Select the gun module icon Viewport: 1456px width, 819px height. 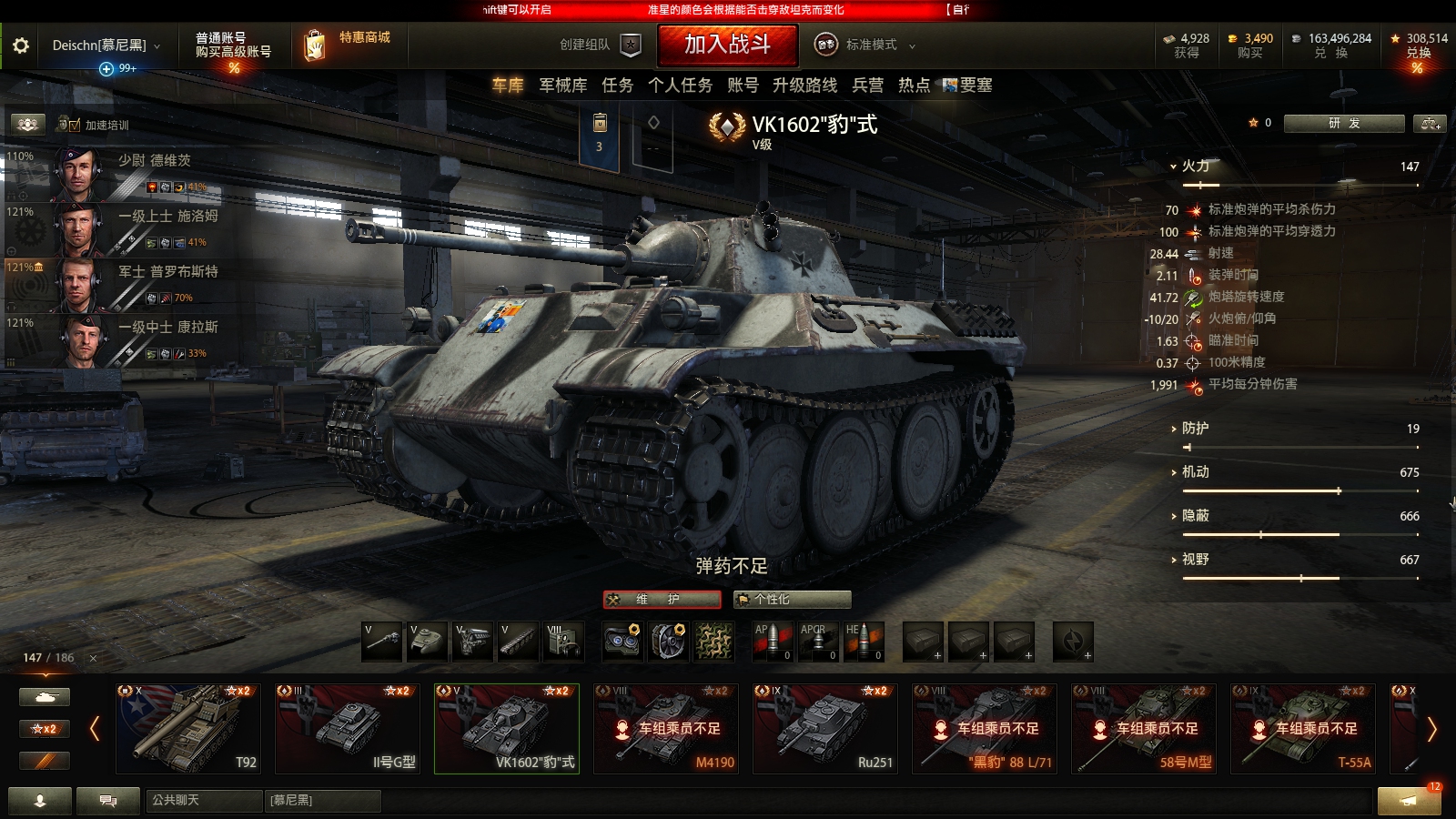click(380, 640)
